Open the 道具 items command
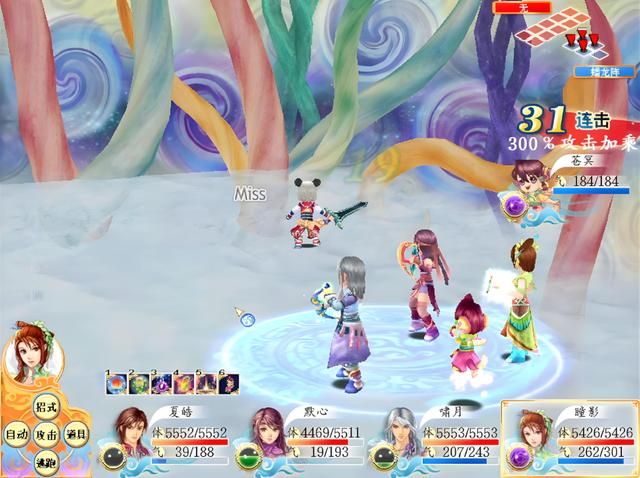Screen dimensions: 640x478 (x=76, y=435)
